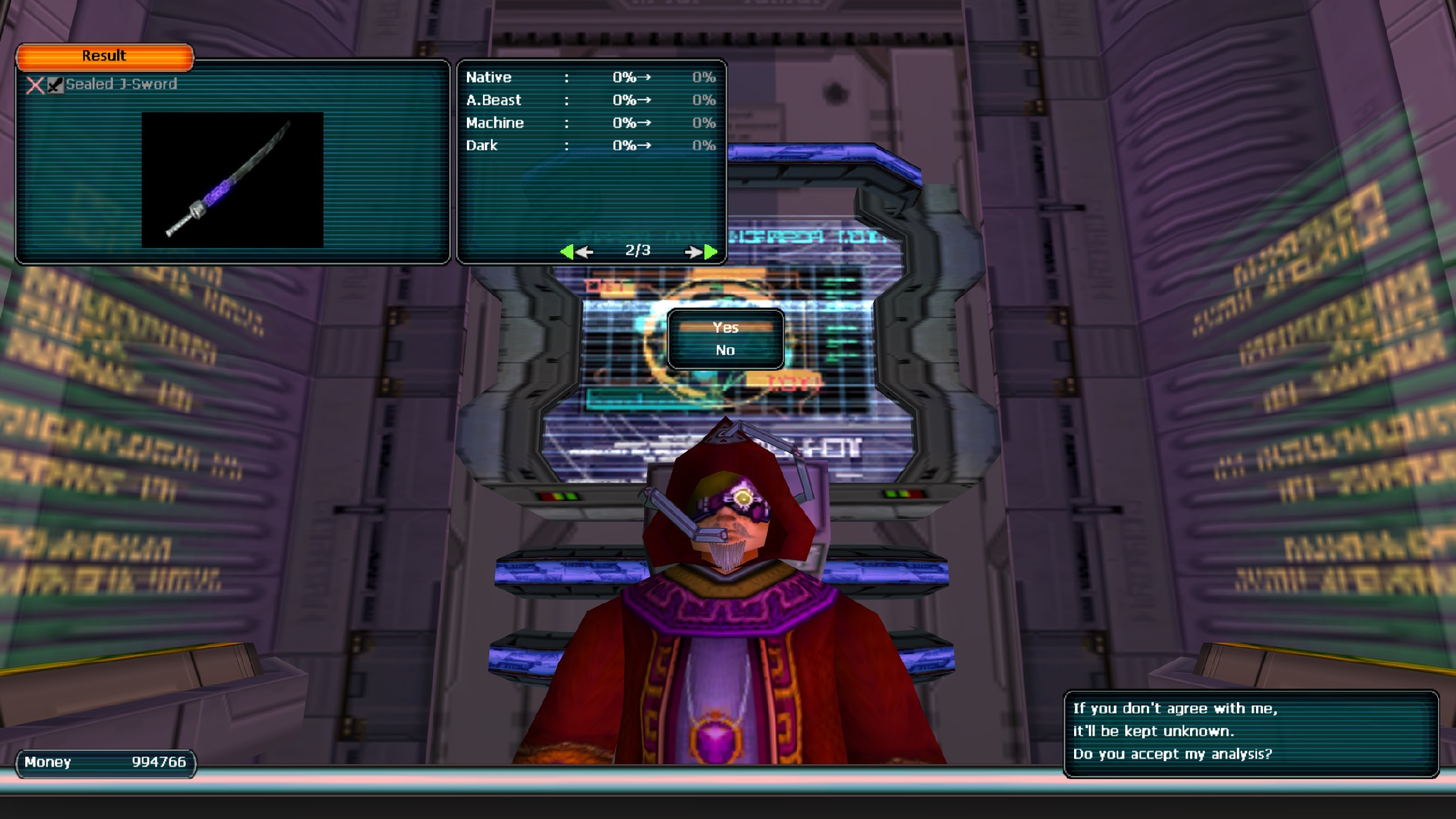Click the Sealed J-Sword preview image

pyautogui.click(x=232, y=179)
